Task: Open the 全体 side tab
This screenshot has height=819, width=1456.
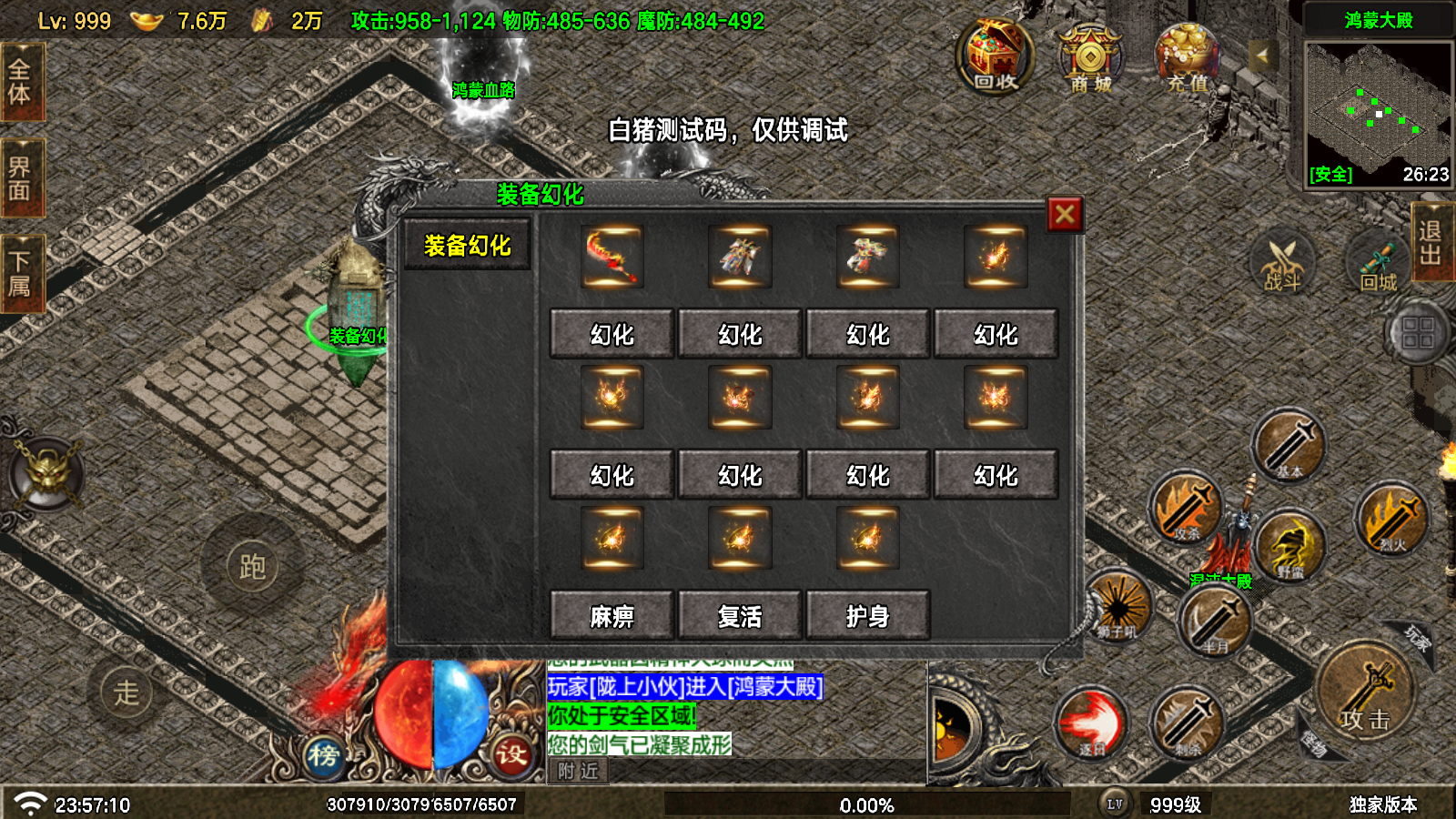Action: 20,82
